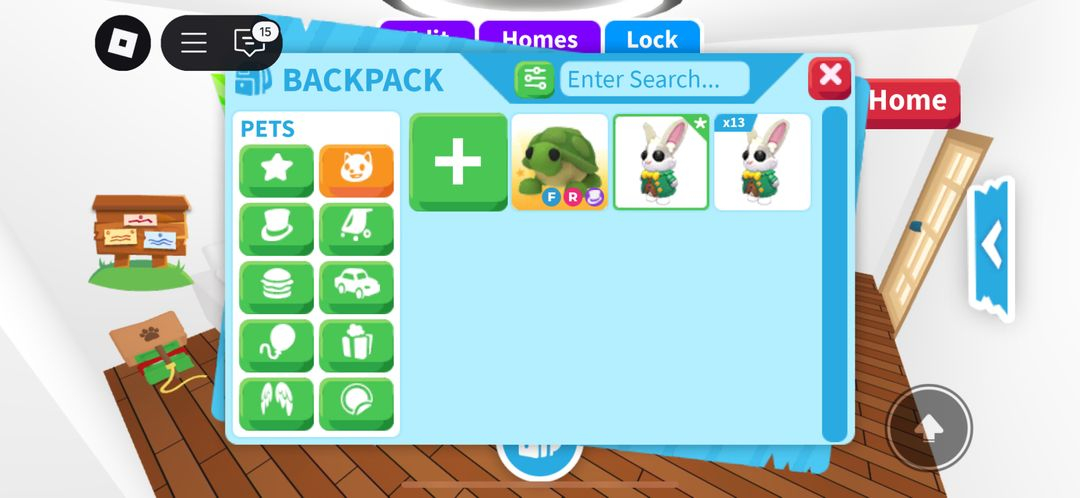Screen dimensions: 1080x498
Task: Switch to the burger food category
Action: coord(276,288)
